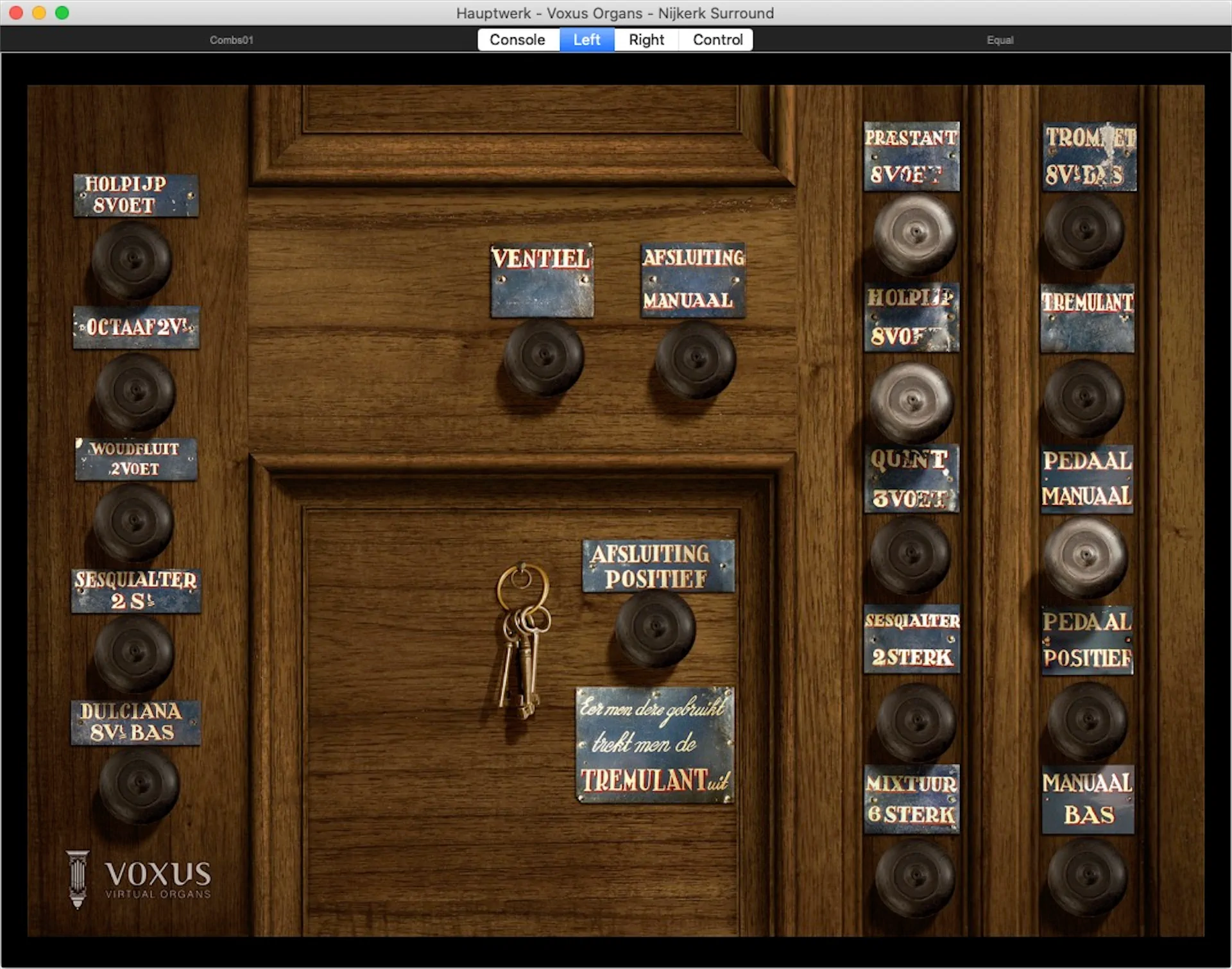Toggle the Pedaal Manuaal coupler knob

[x=1085, y=556]
